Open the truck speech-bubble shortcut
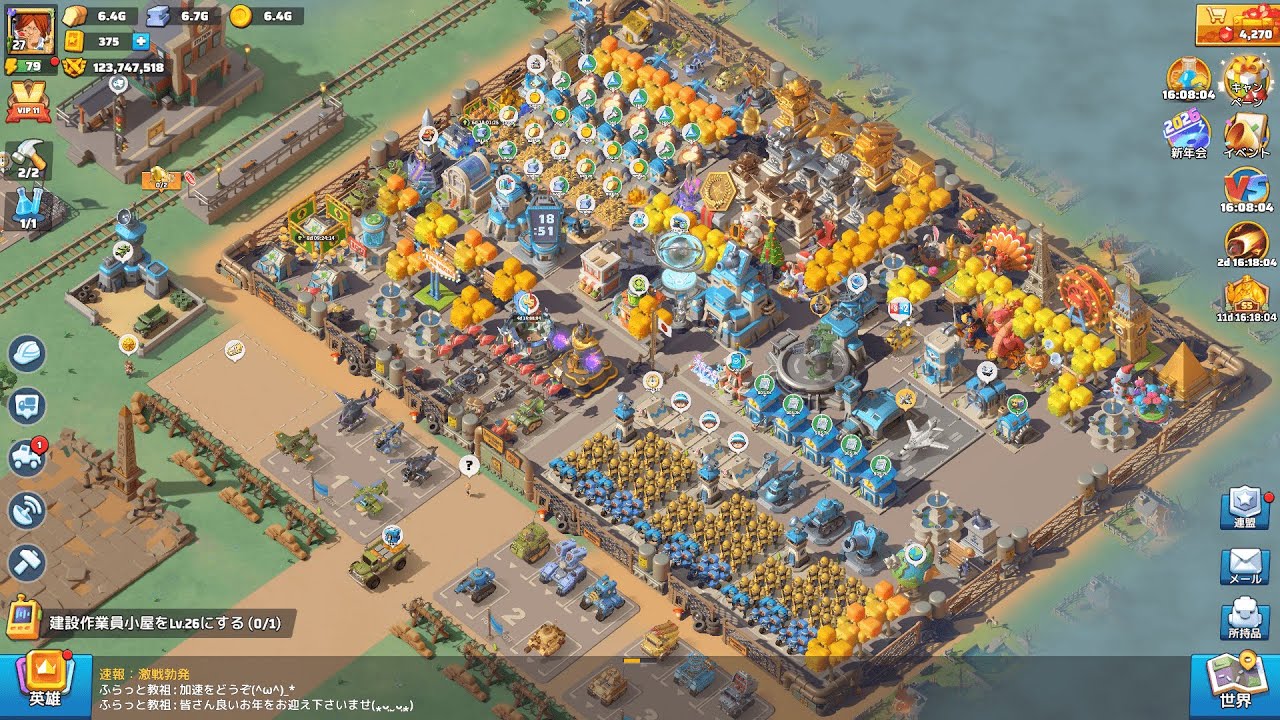 27,406
